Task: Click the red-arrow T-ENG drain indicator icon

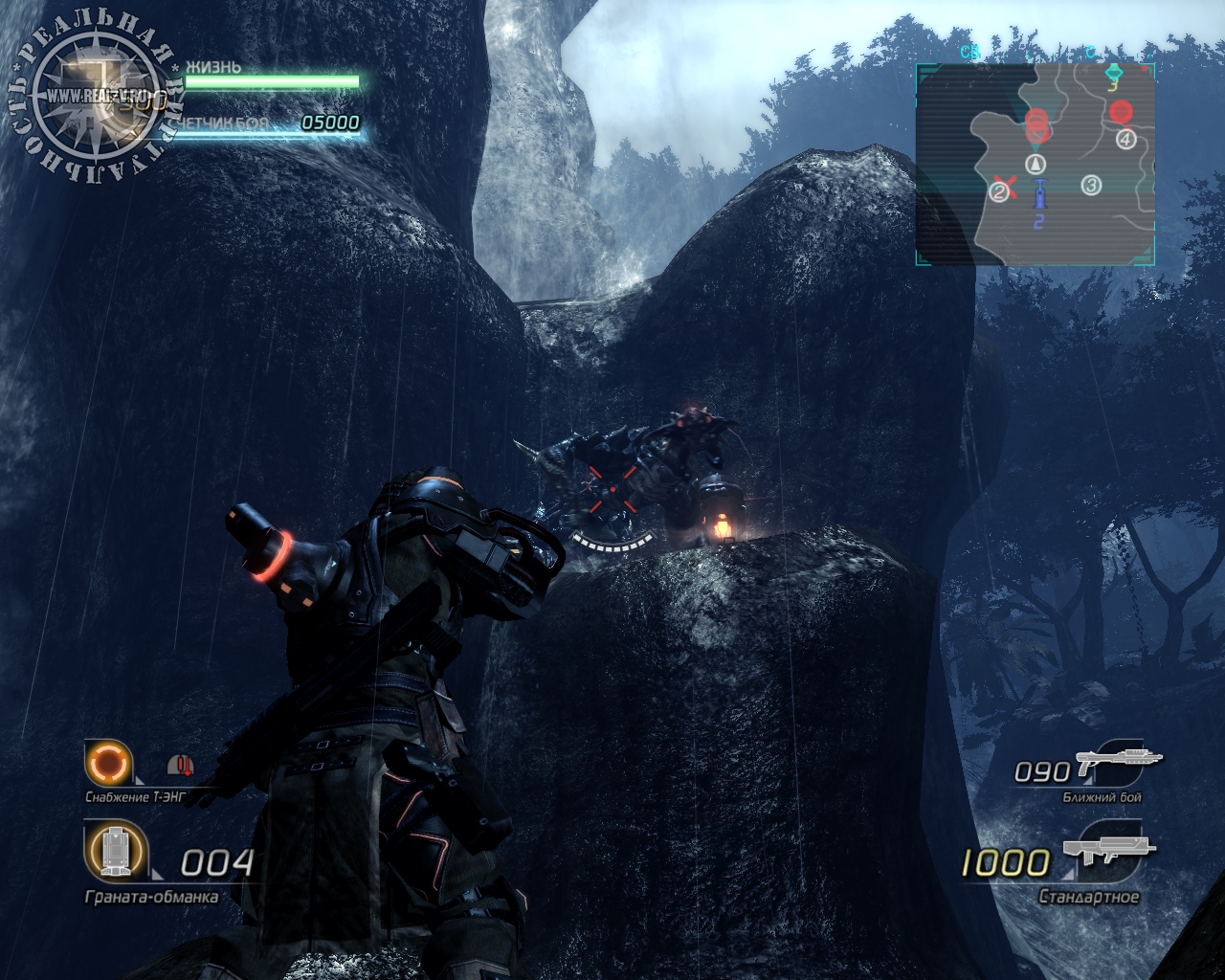Action: pos(180,765)
